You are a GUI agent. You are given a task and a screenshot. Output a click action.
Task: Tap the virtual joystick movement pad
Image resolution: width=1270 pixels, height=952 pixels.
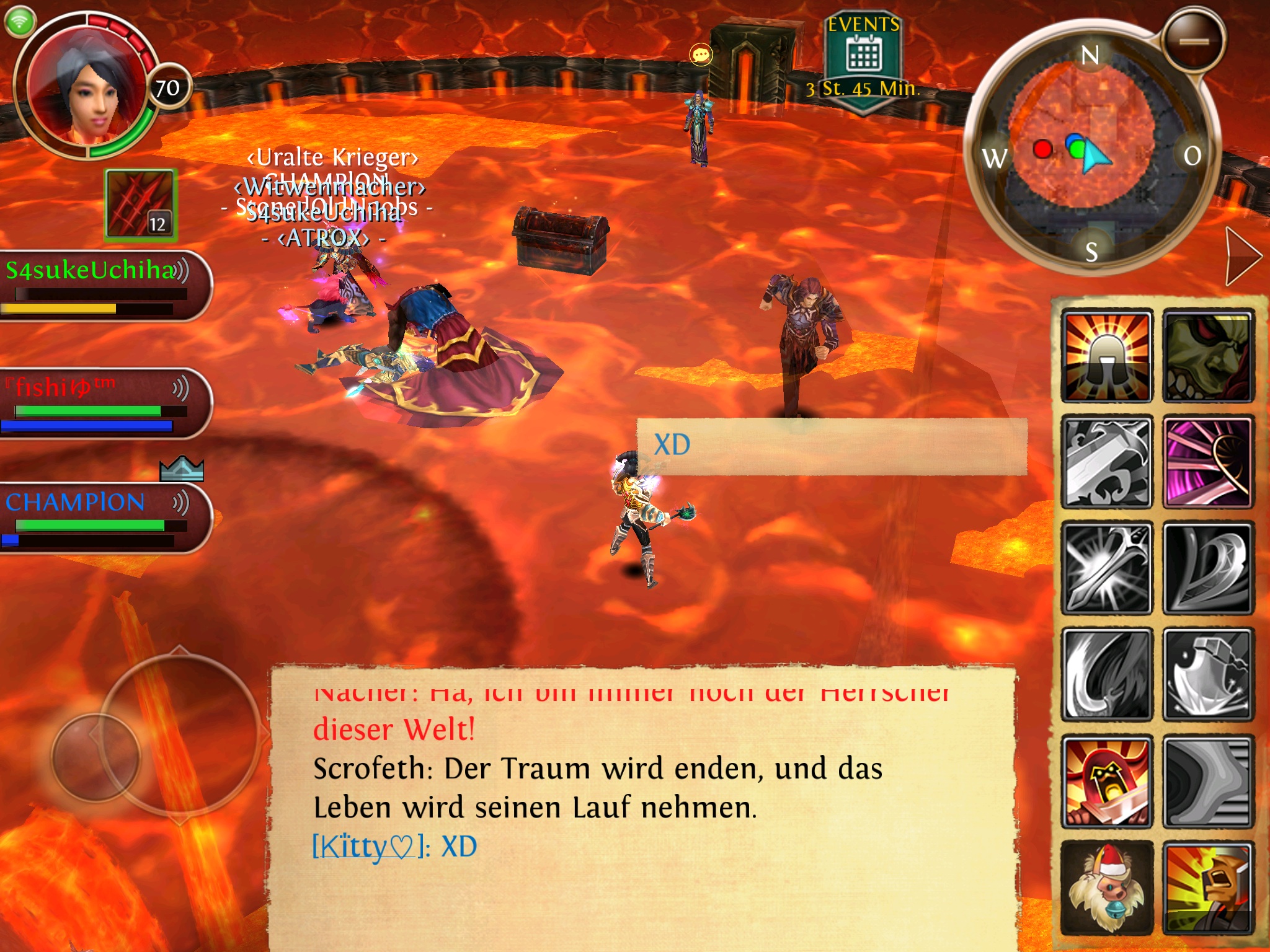point(96,756)
